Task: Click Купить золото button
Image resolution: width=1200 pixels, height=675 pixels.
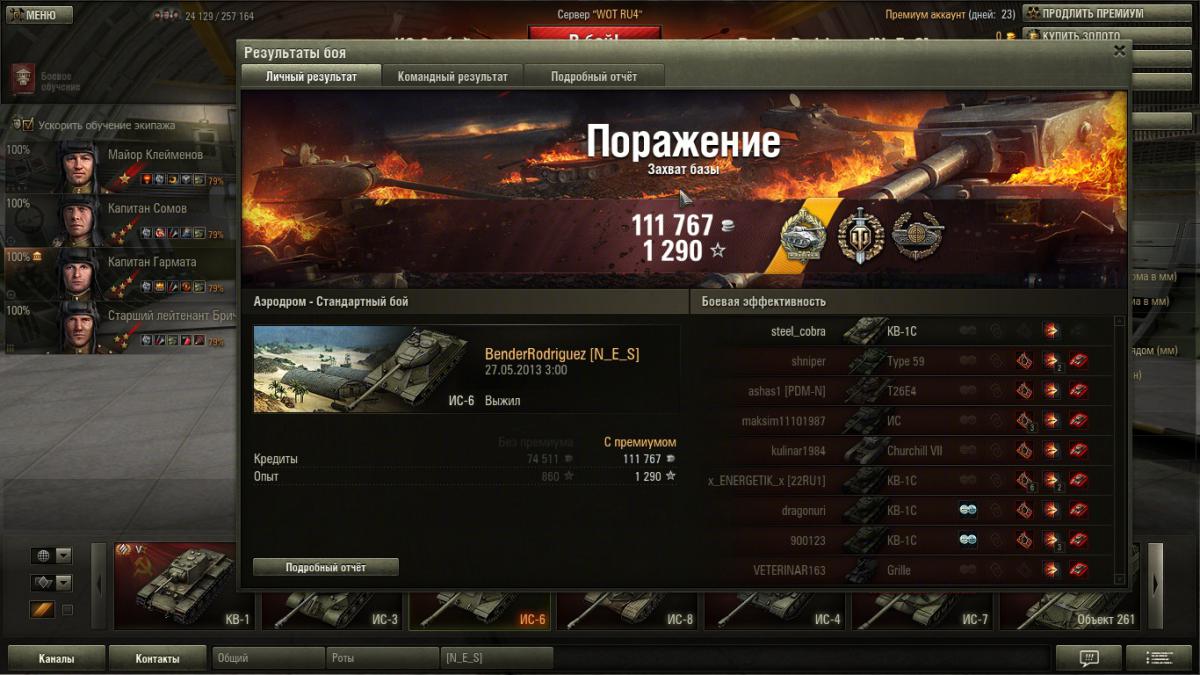Action: pos(1092,36)
